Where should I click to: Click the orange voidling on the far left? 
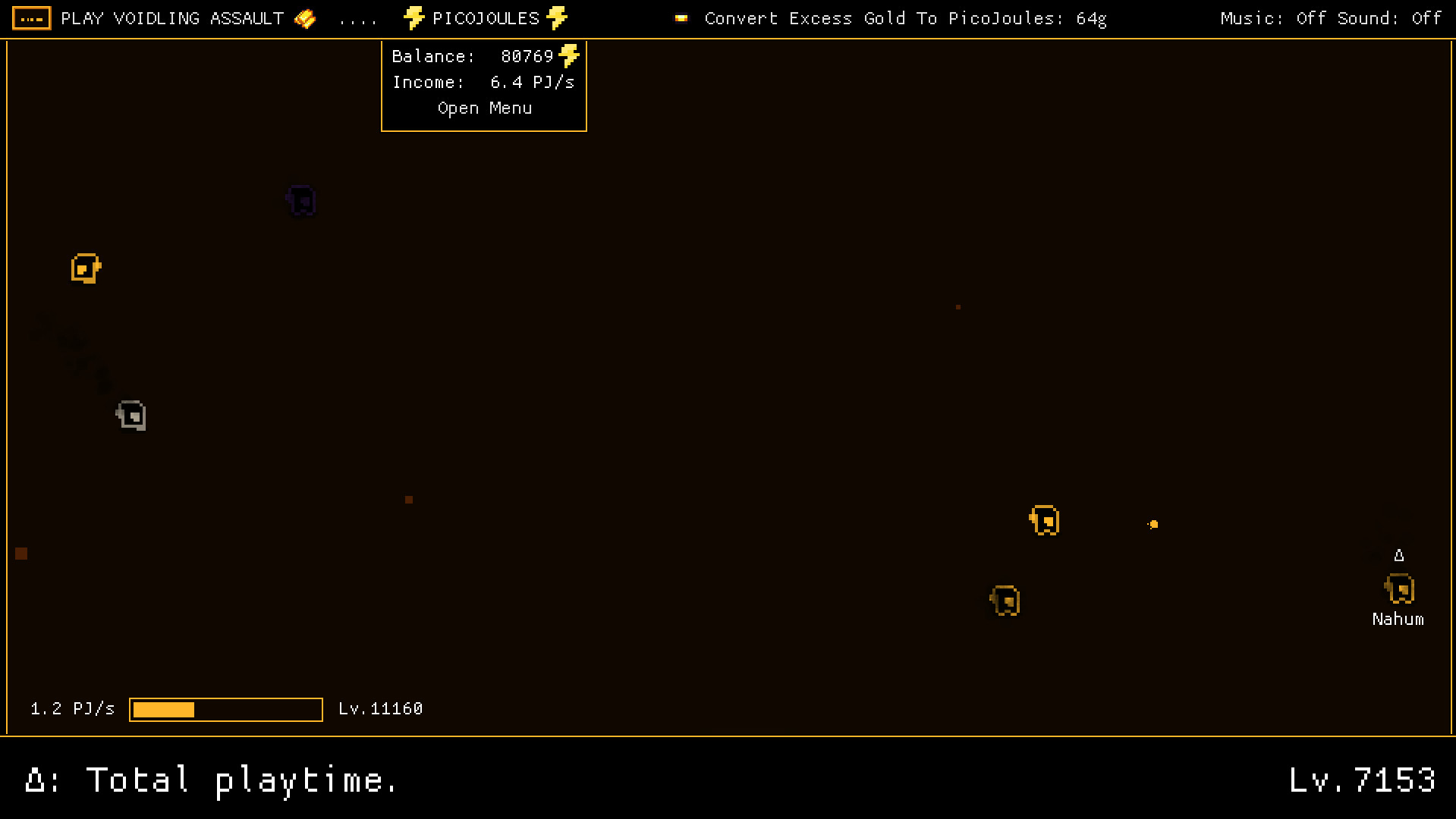click(x=85, y=268)
